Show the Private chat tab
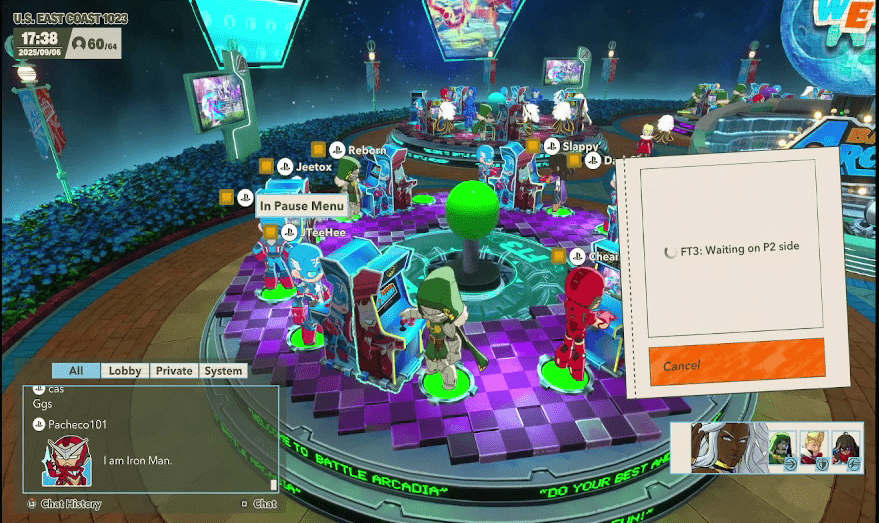This screenshot has width=879, height=523. [173, 370]
